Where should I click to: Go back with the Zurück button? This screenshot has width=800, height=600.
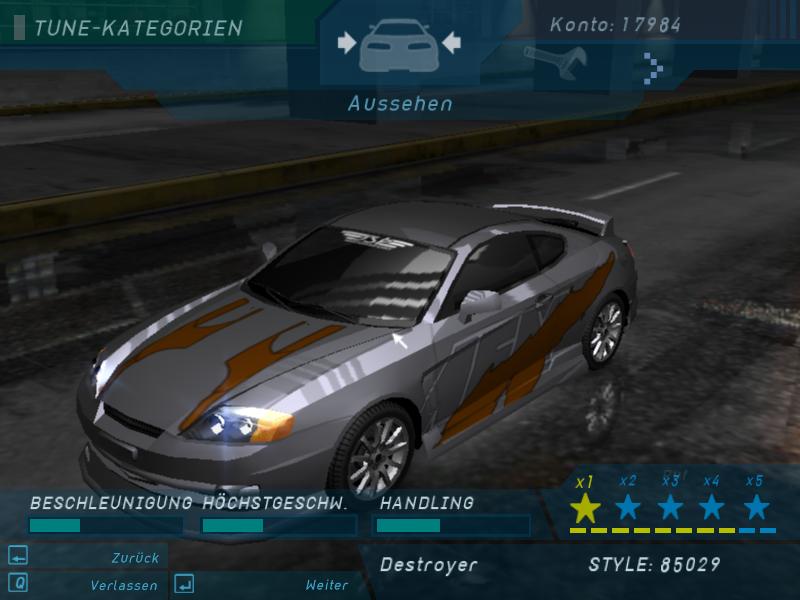[x=133, y=558]
